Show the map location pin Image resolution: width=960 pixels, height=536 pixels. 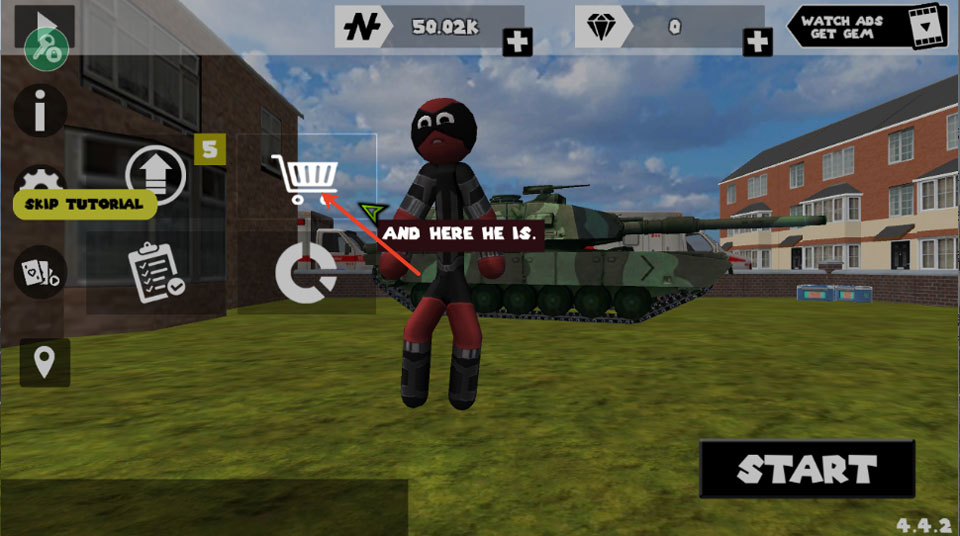(44, 362)
